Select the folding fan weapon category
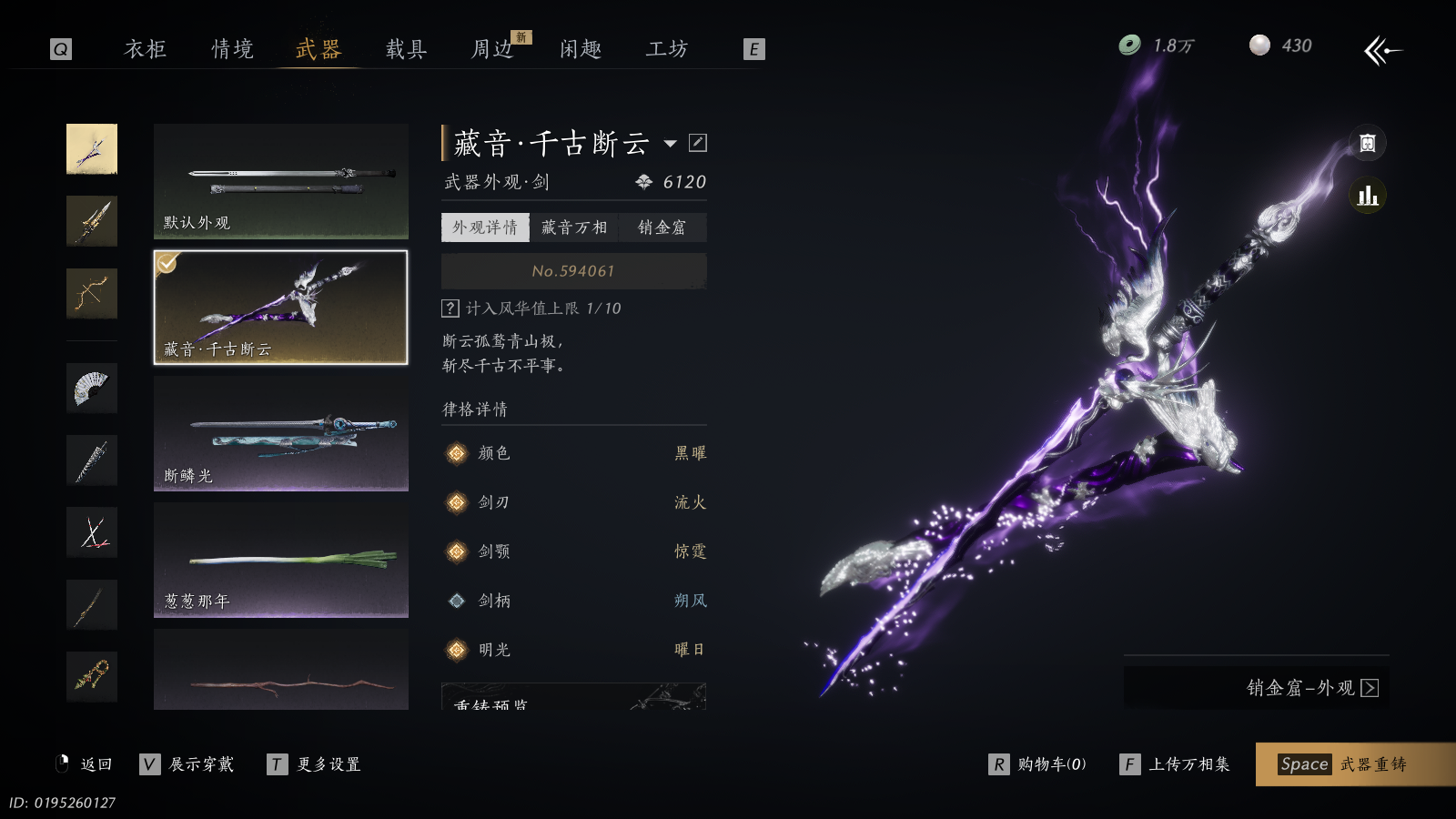1456x819 pixels. [92, 388]
